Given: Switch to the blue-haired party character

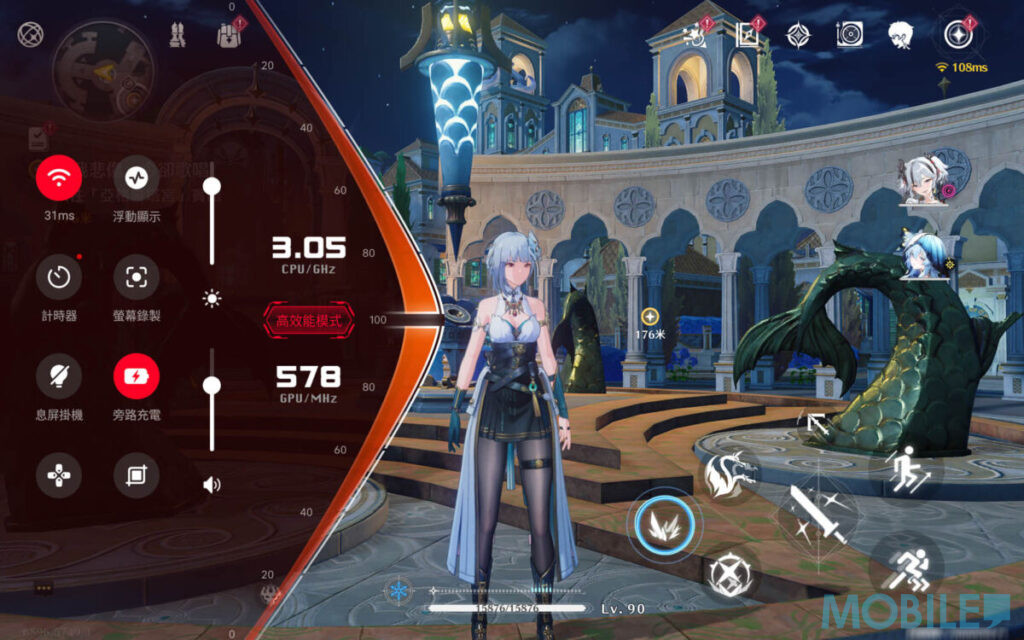Looking at the screenshot, I should tap(923, 255).
